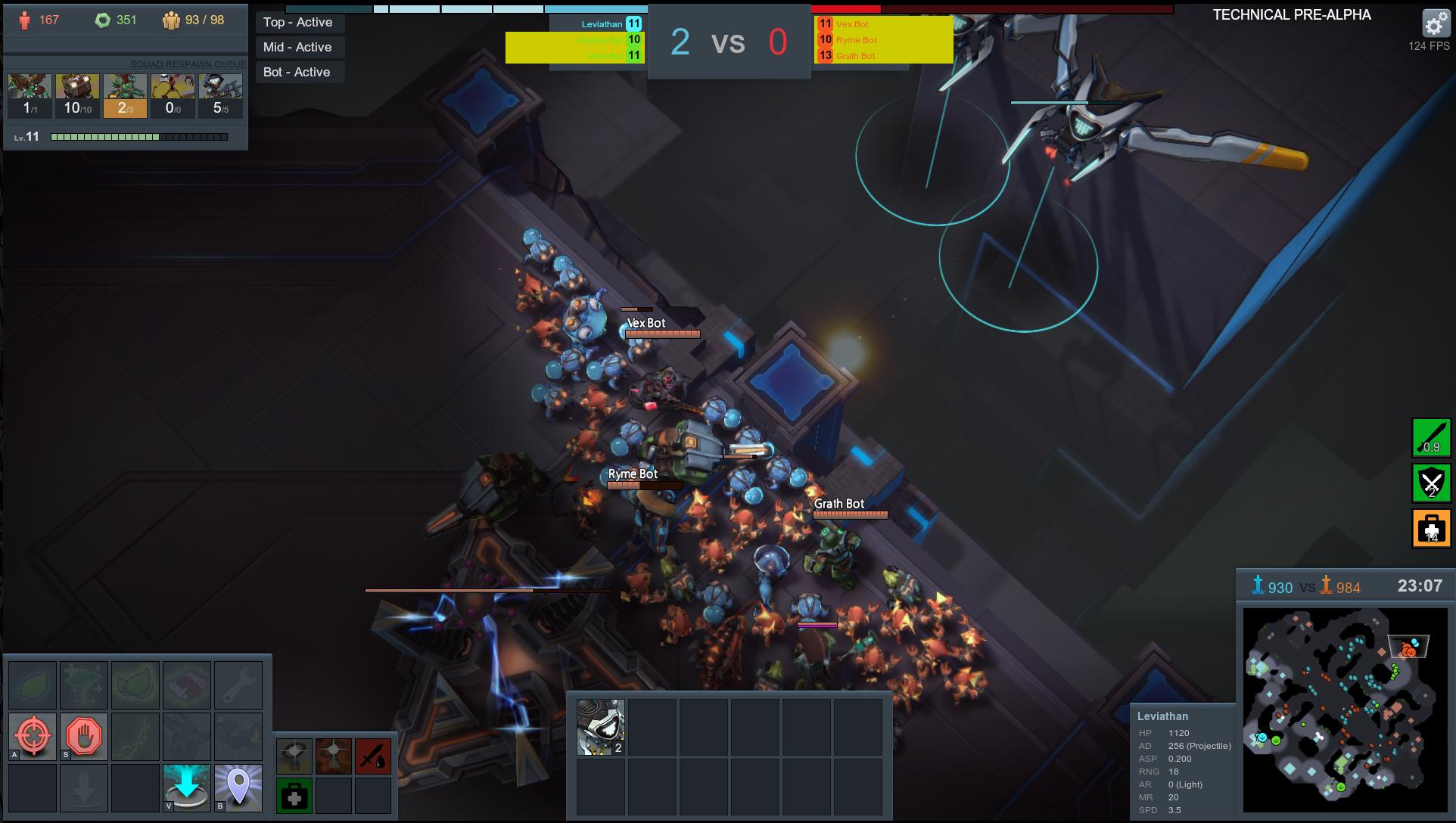The width and height of the screenshot is (1456, 823).
Task: Click the Leviathan unit portrait slot
Action: [x=601, y=727]
